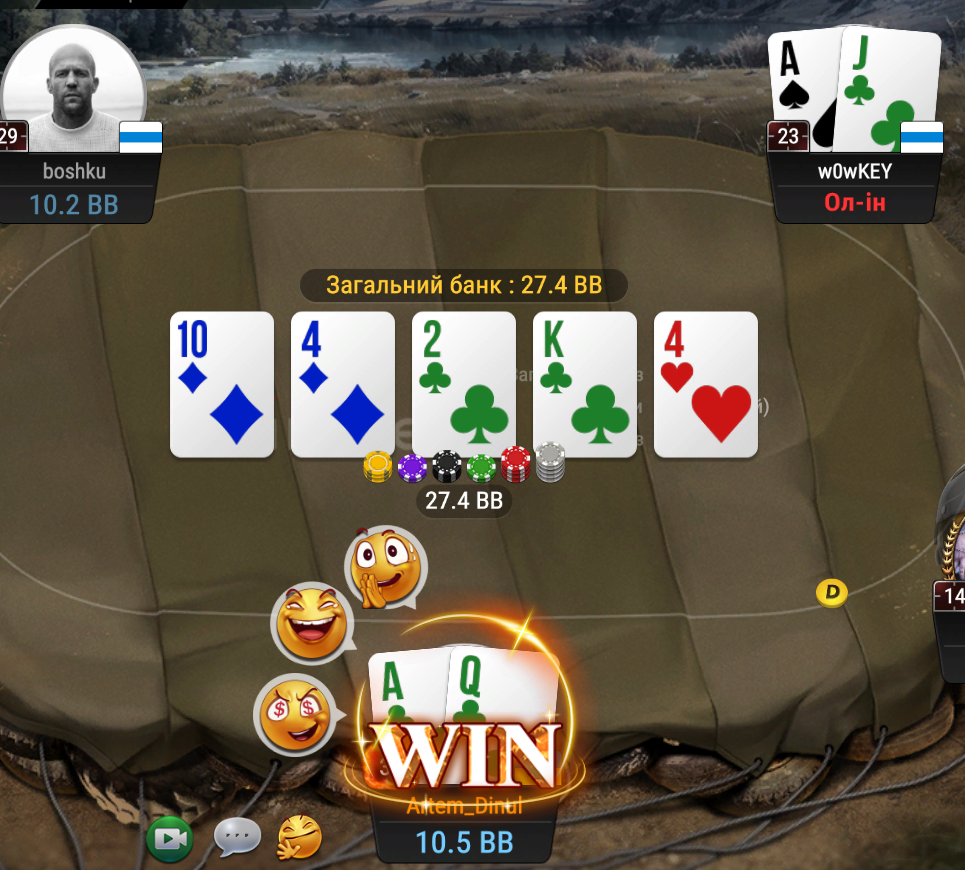965x870 pixels.
Task: Select w0wKEY's player name panel
Action: pyautogui.click(x=854, y=171)
